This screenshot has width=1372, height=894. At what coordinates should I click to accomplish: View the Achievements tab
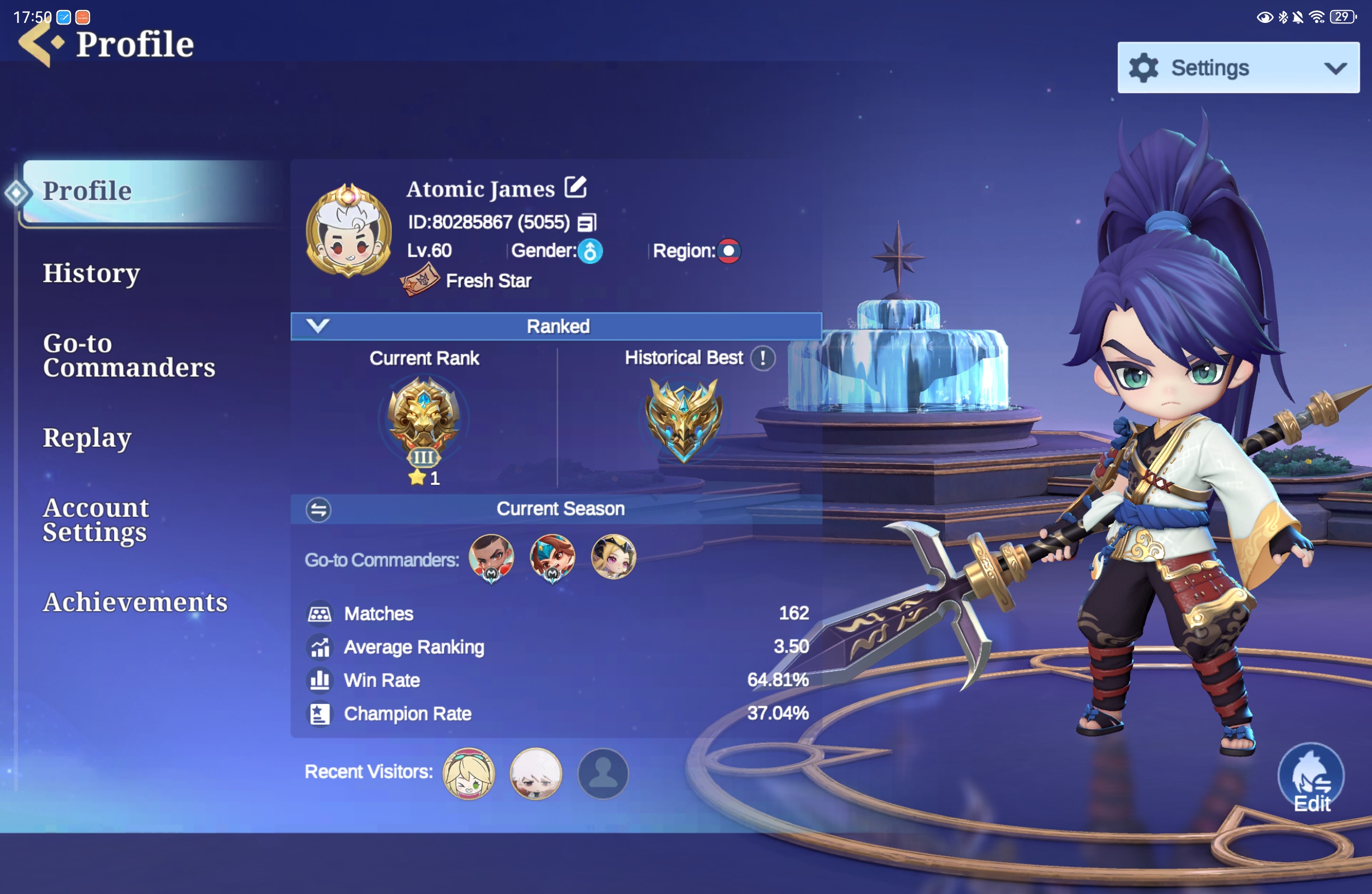pyautogui.click(x=135, y=602)
